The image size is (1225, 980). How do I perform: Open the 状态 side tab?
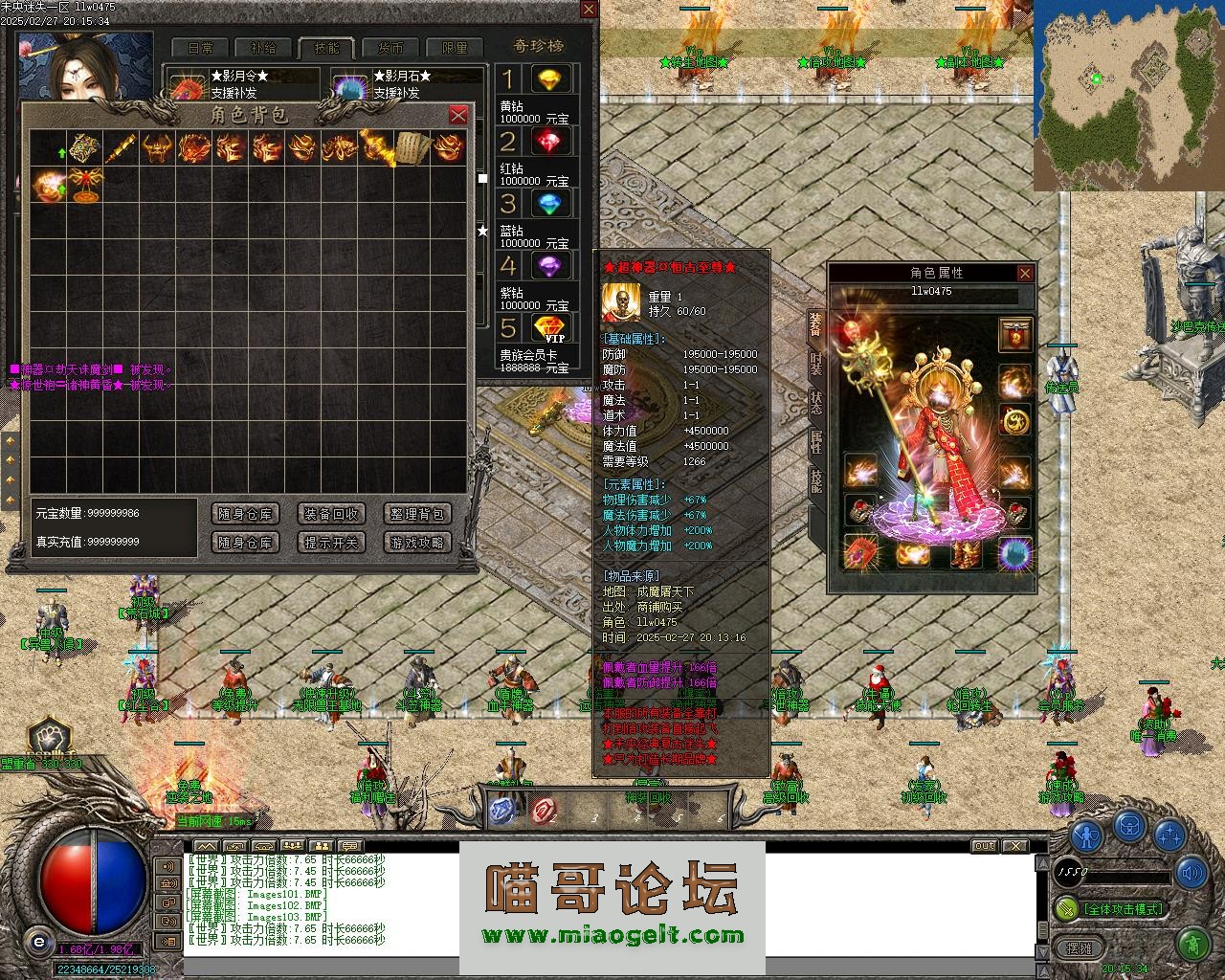tap(815, 402)
